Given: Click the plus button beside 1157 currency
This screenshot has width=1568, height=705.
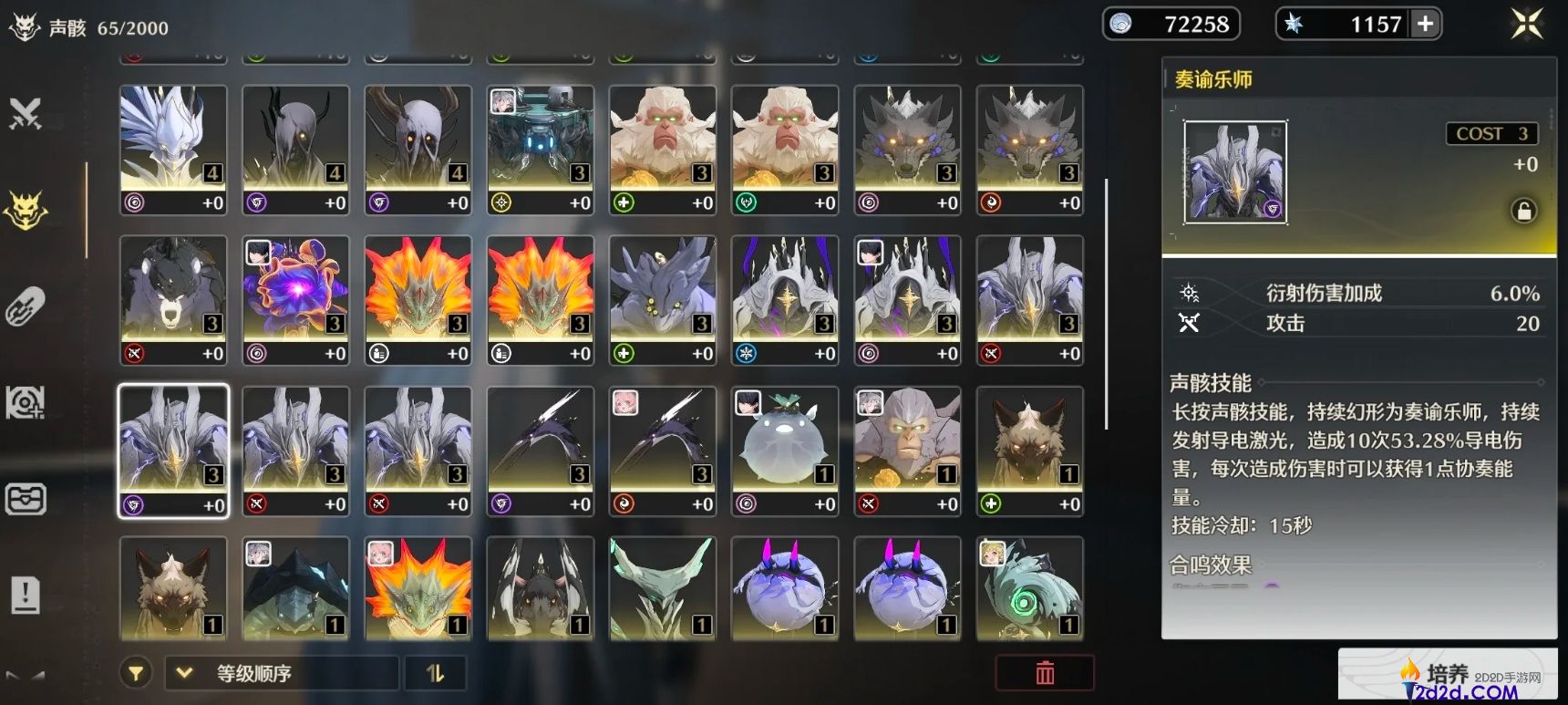Looking at the screenshot, I should point(1425,24).
